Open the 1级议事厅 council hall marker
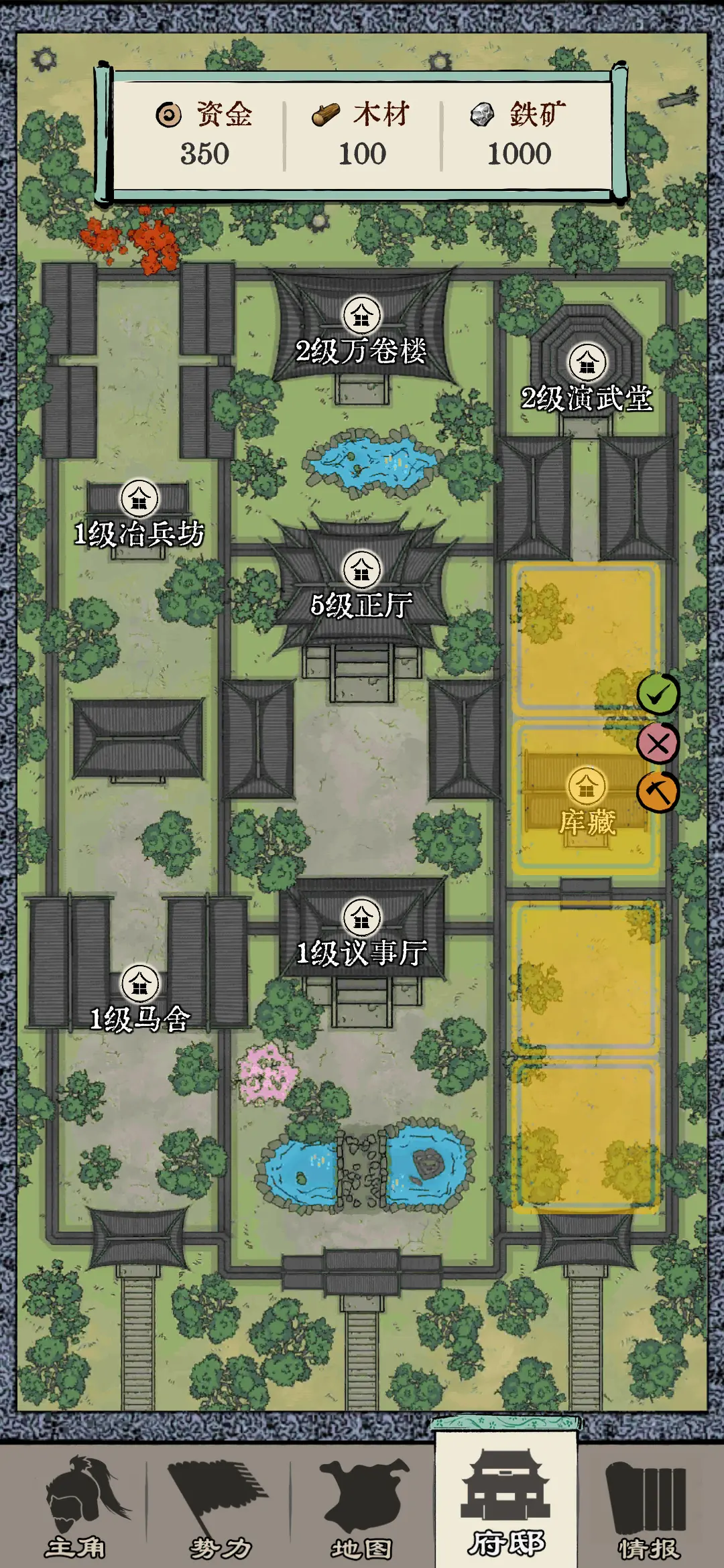 [361, 917]
